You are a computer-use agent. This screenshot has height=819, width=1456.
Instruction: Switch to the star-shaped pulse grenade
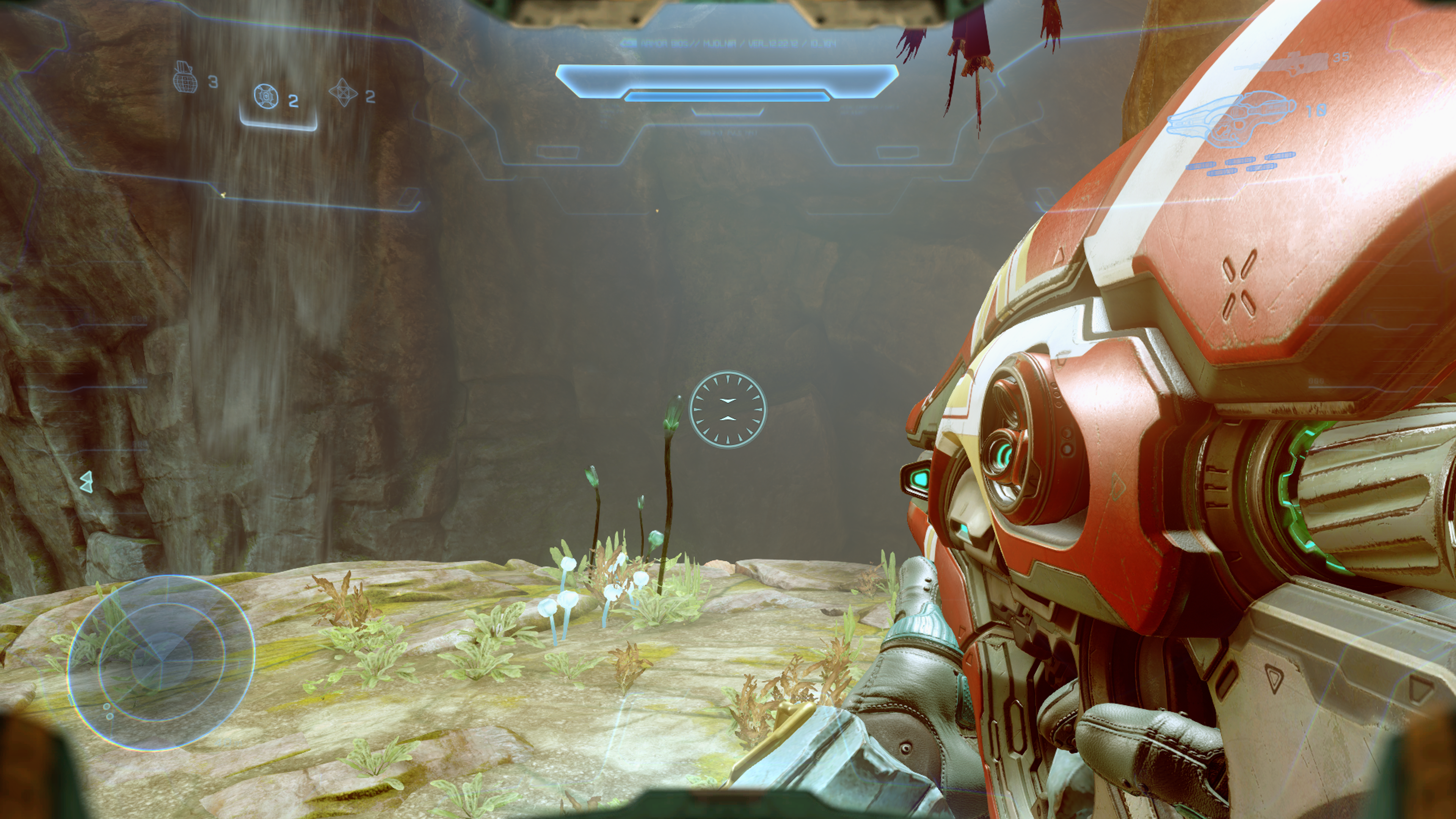tap(342, 93)
